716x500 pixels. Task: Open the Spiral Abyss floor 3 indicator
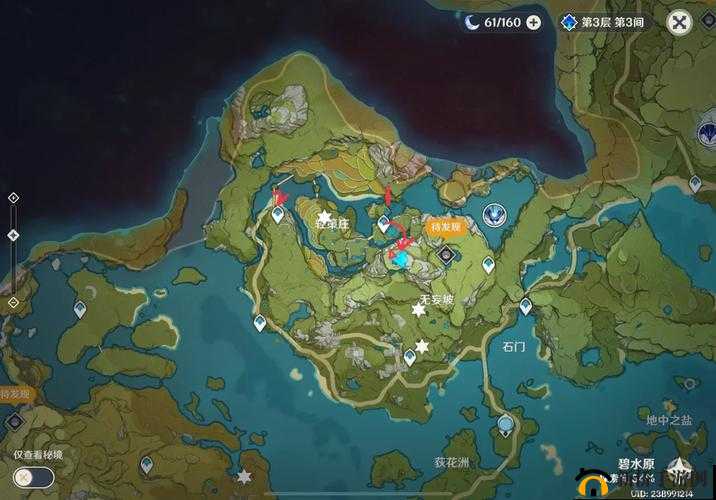coord(603,22)
